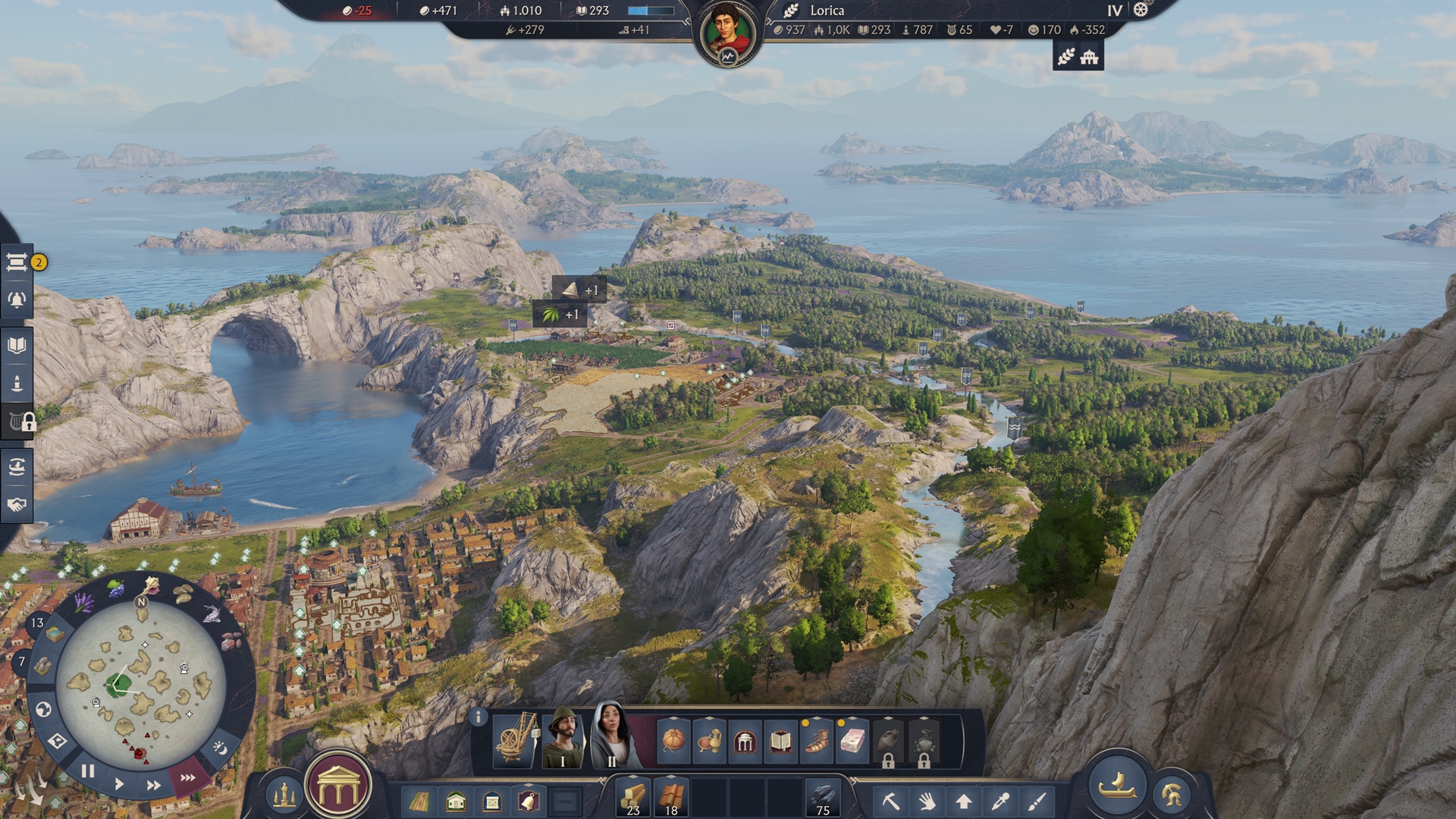
Task: Click the governor portrait at top center
Action: tap(727, 34)
